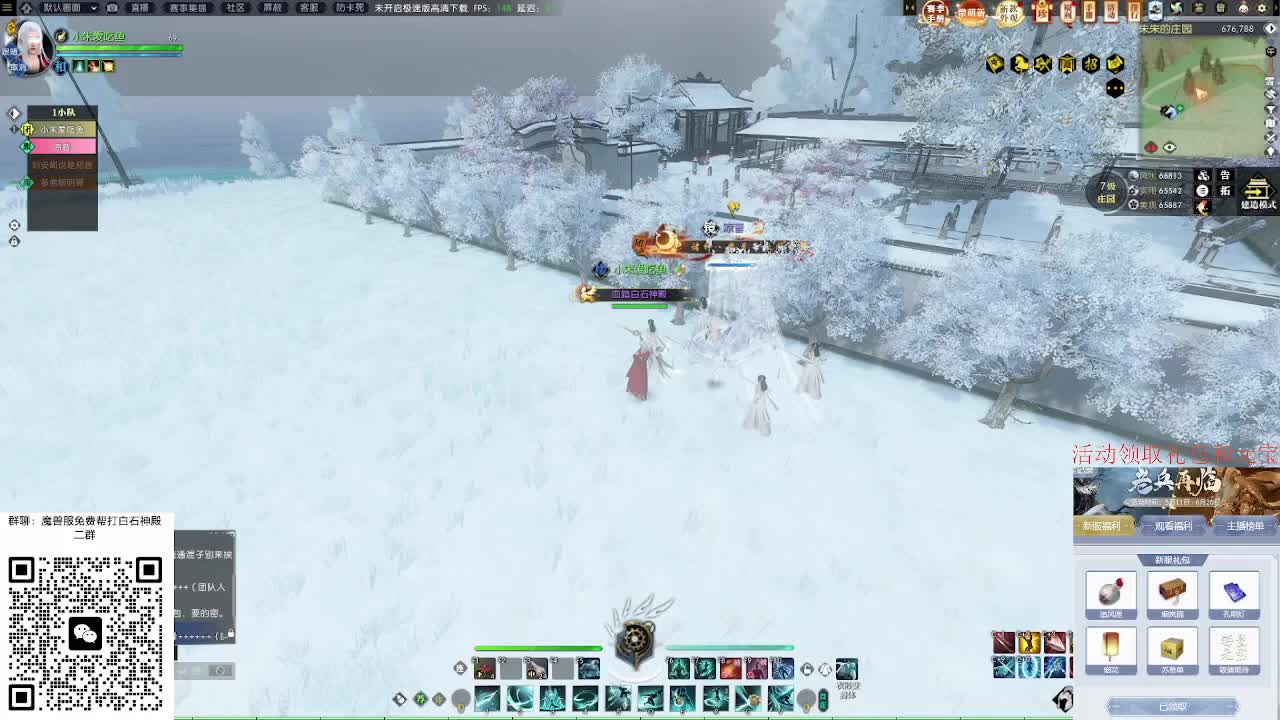Click the 告 notice icon near the minimap

1225,175
